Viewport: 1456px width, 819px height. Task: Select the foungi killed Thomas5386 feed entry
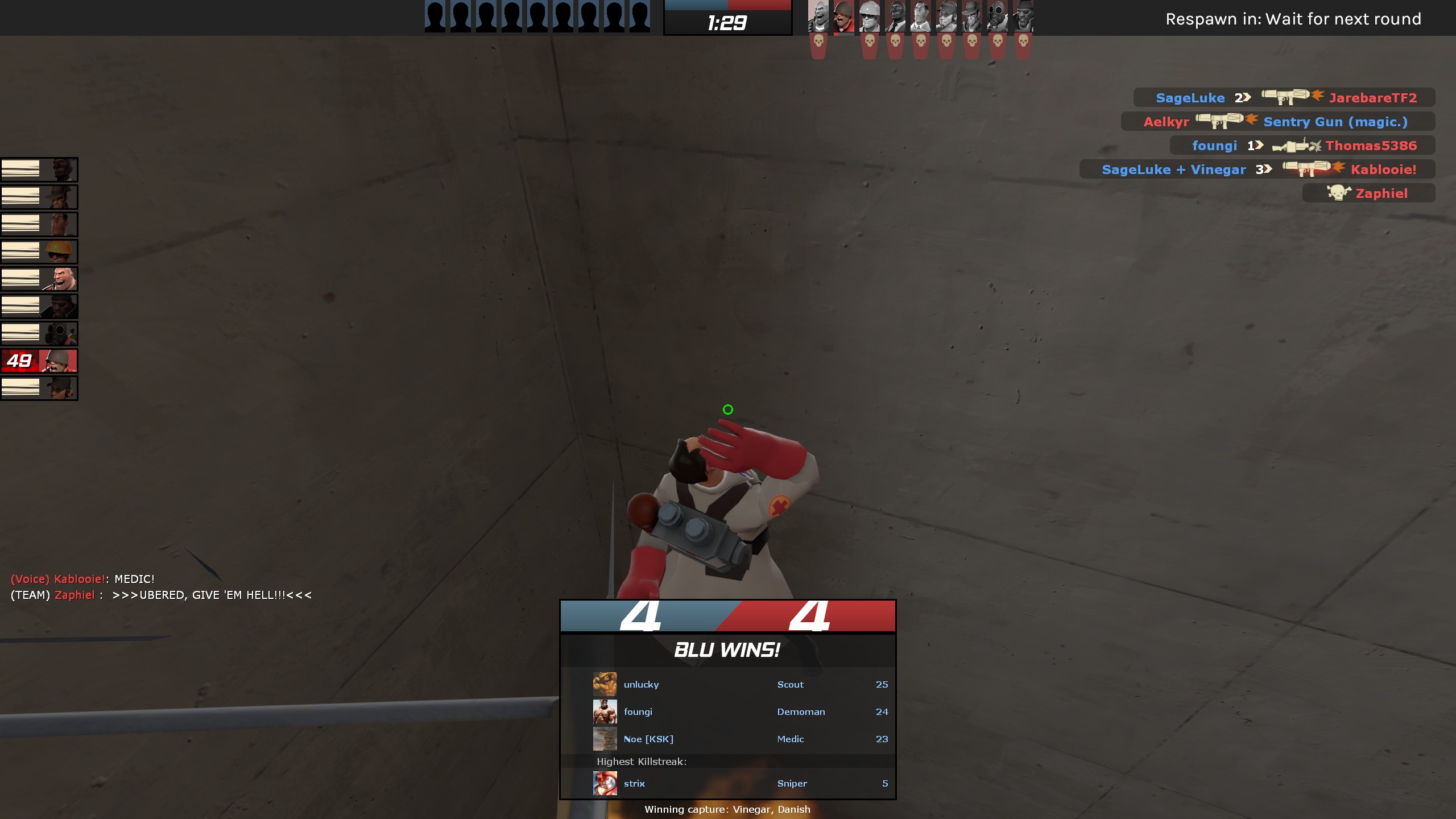1302,146
